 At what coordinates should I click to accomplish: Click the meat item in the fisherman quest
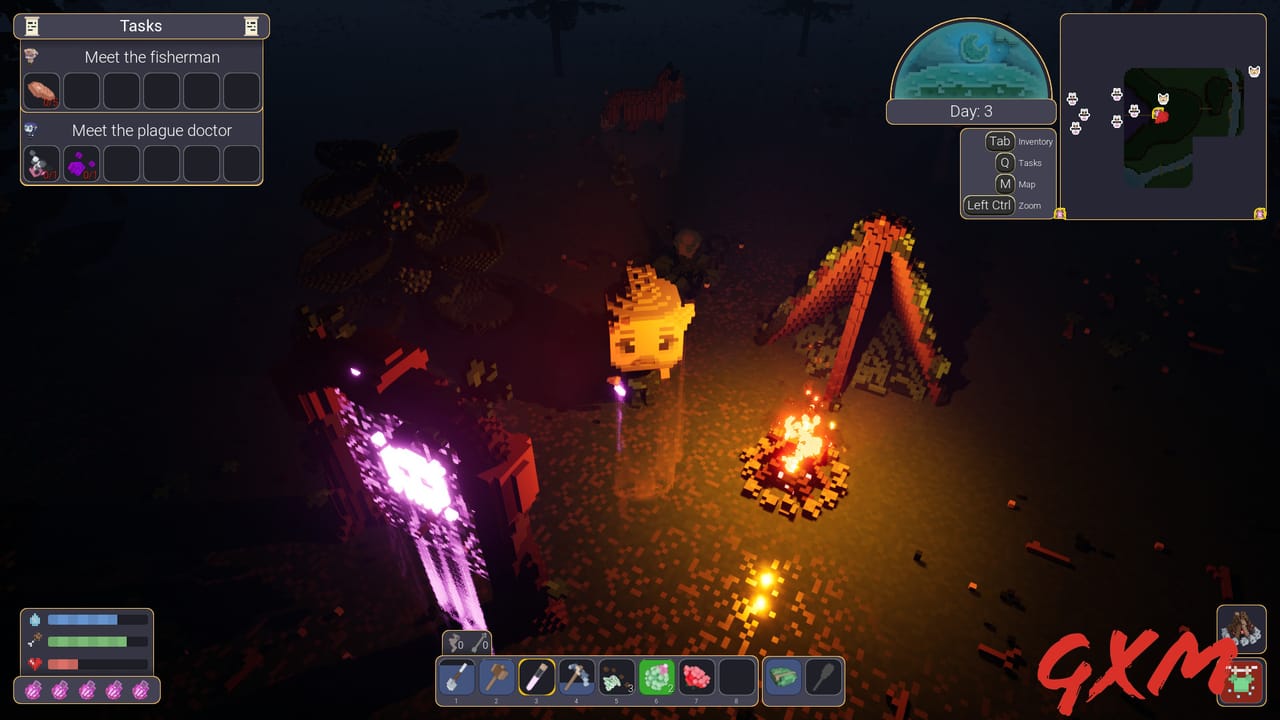[40, 91]
